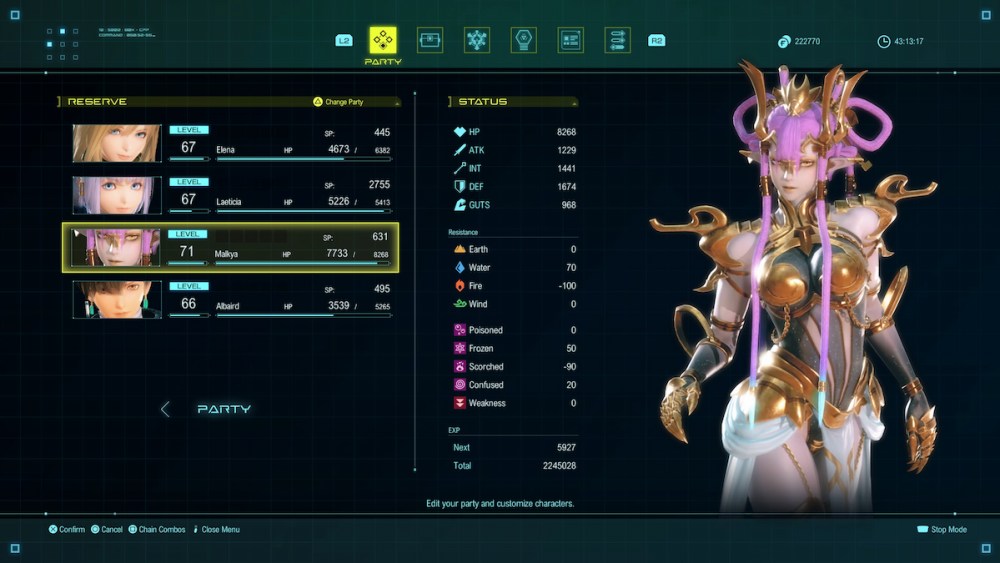This screenshot has width=1000, height=563.
Task: Switch to the snowflake-shaped skill tree tab
Action: click(x=477, y=41)
